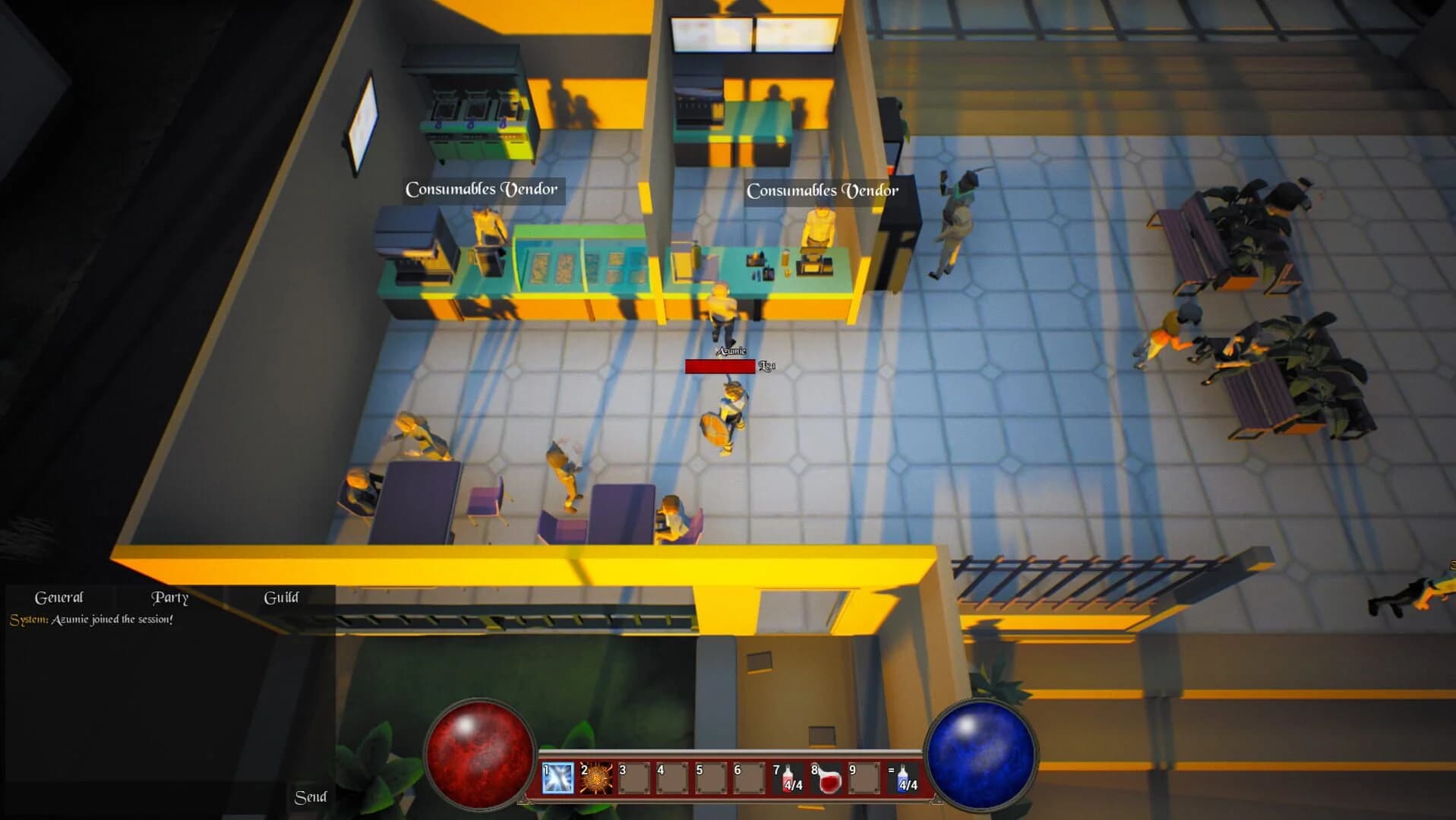
Task: Click the right Consumables Vendor nameplate
Action: [x=823, y=191]
